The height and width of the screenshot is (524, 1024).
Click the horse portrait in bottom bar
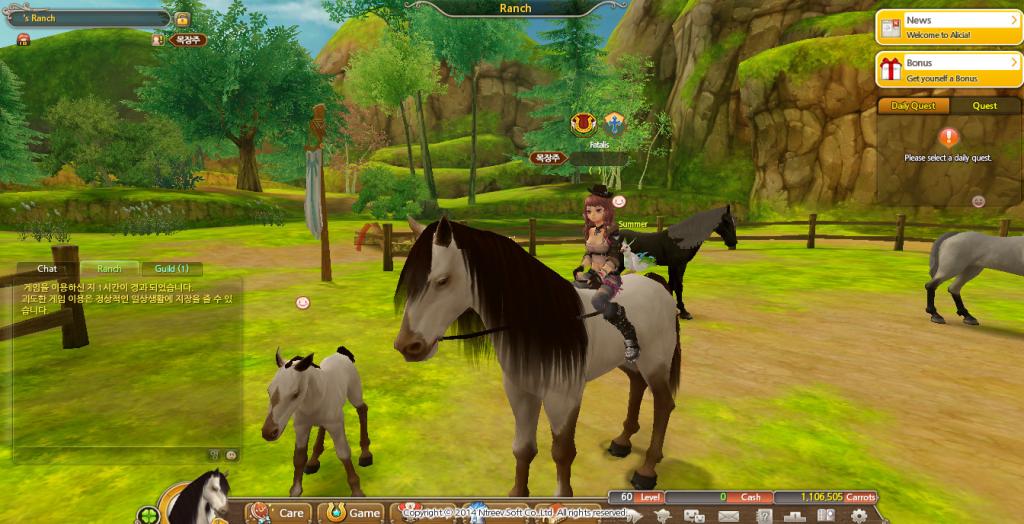pyautogui.click(x=203, y=502)
